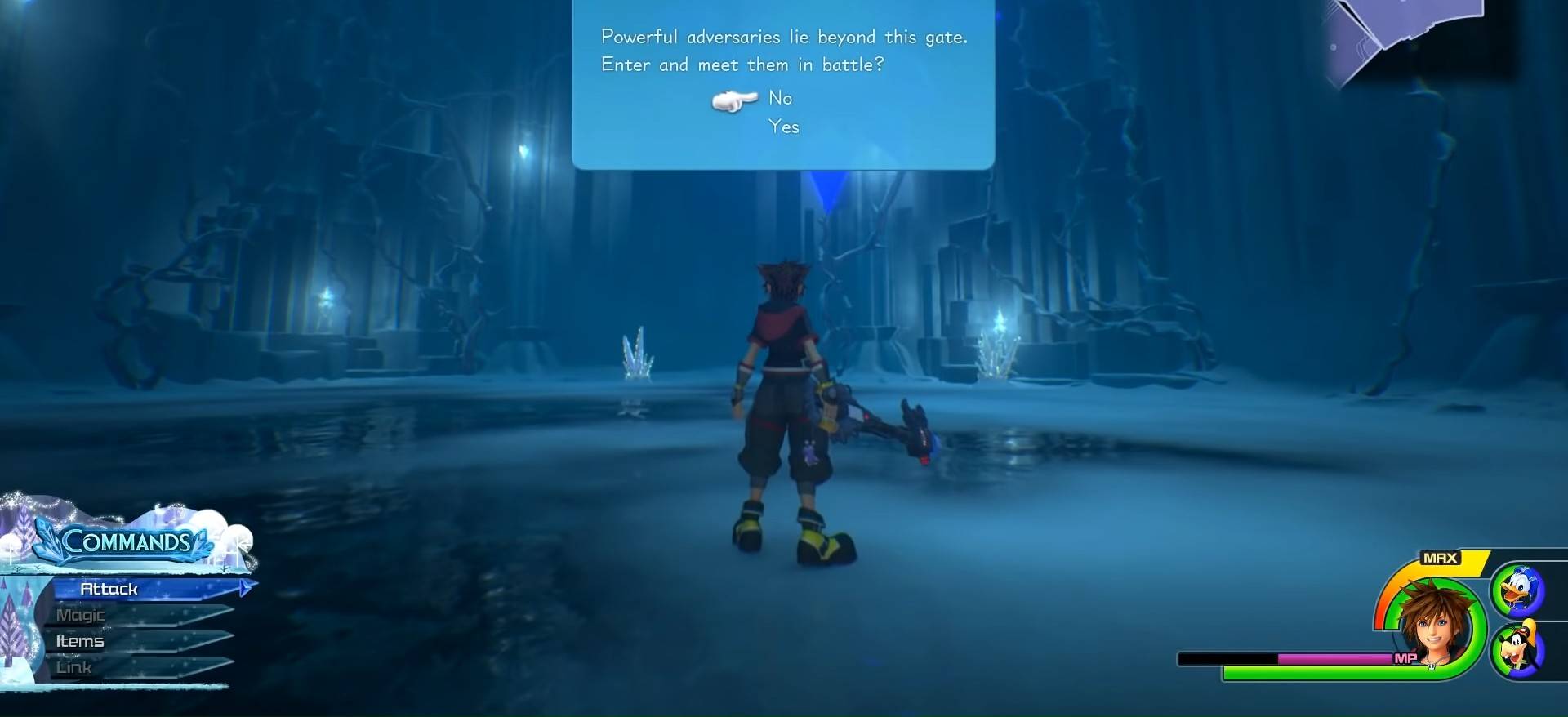Screen dimensions: 1568x717
Task: Click the blue gate marker diamond
Action: 825,189
